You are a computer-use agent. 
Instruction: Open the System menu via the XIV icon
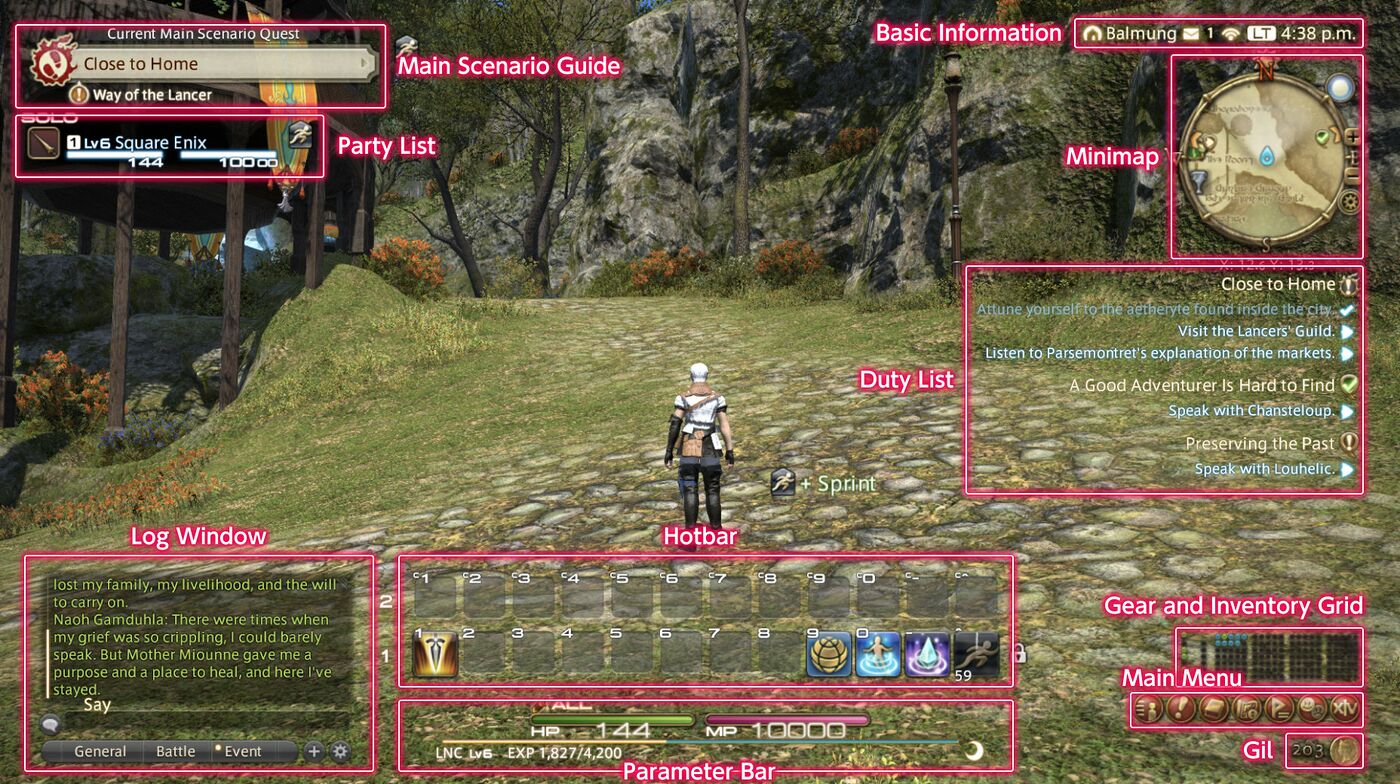pos(1345,710)
